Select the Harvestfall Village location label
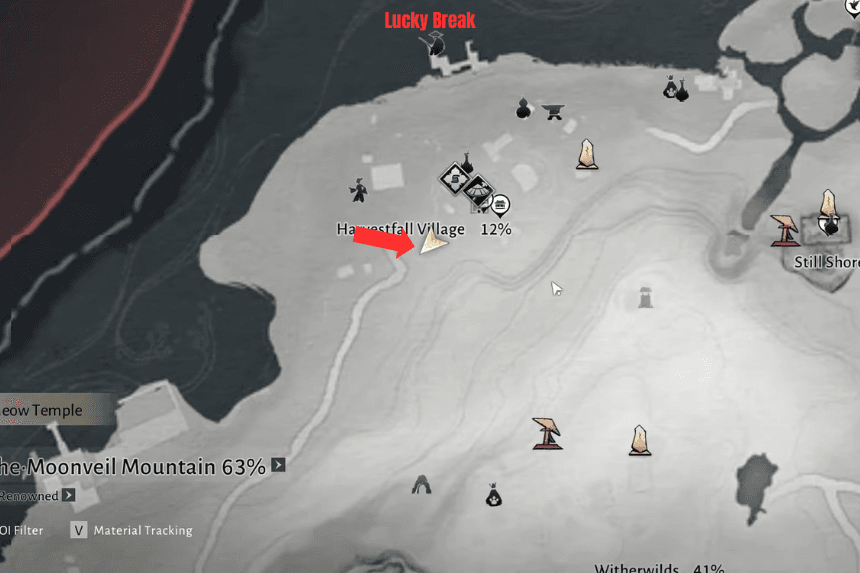 (x=401, y=229)
